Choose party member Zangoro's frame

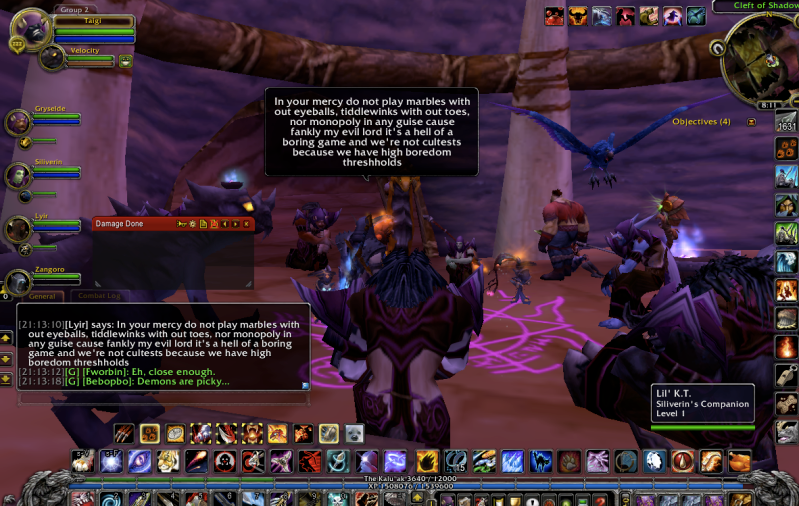click(x=19, y=282)
